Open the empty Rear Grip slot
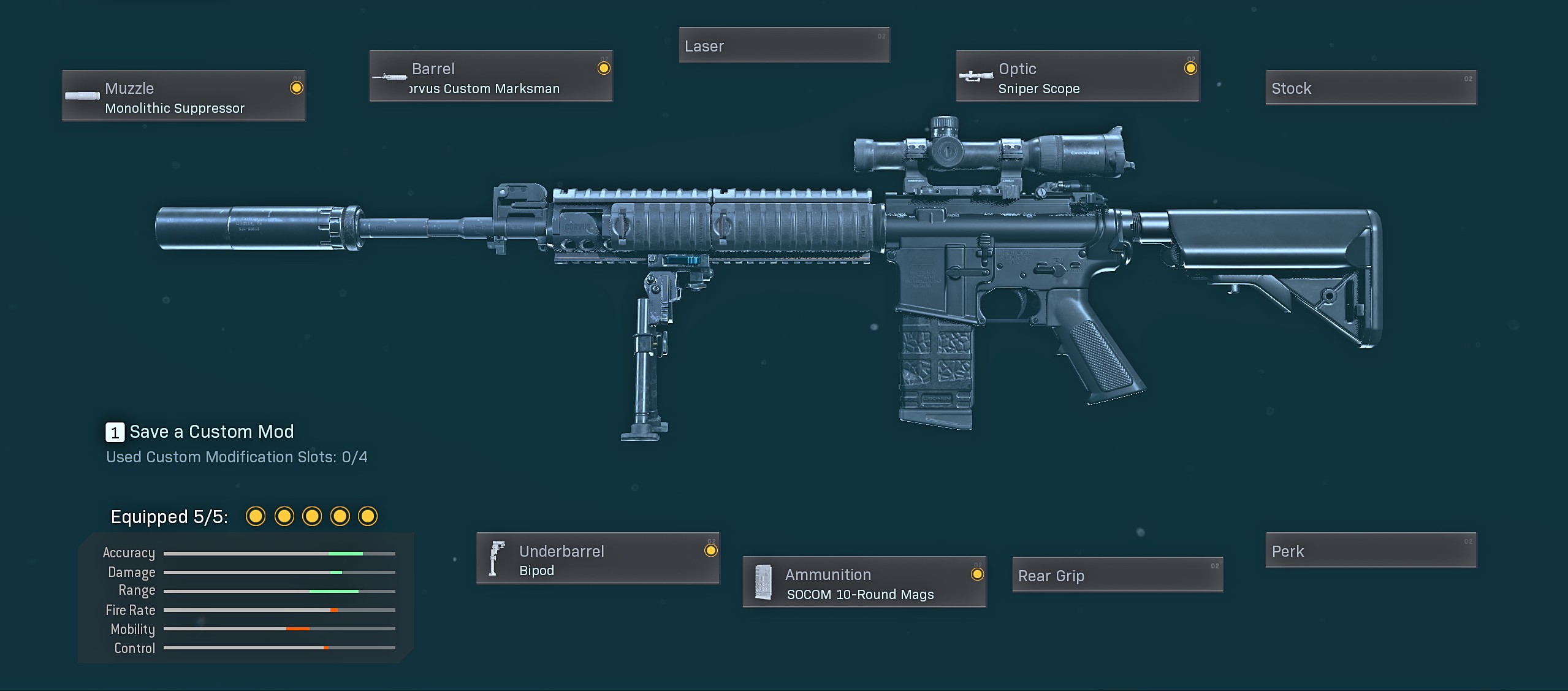1568x691 pixels. (x=1117, y=575)
